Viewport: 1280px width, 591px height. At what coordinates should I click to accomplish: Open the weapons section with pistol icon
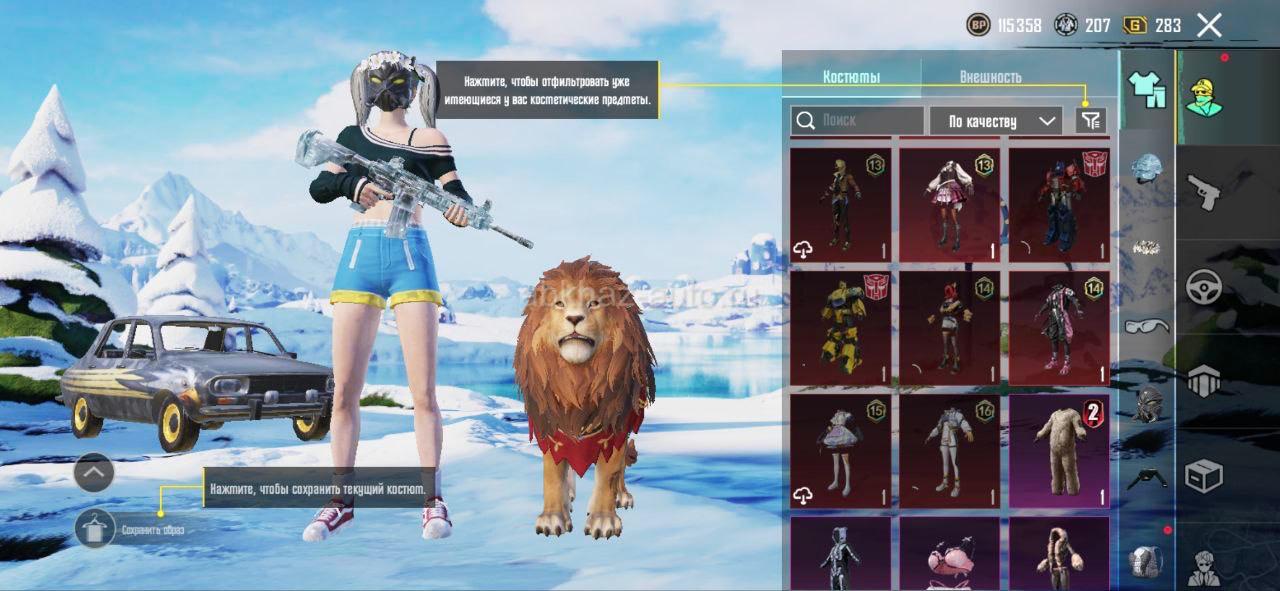1204,190
